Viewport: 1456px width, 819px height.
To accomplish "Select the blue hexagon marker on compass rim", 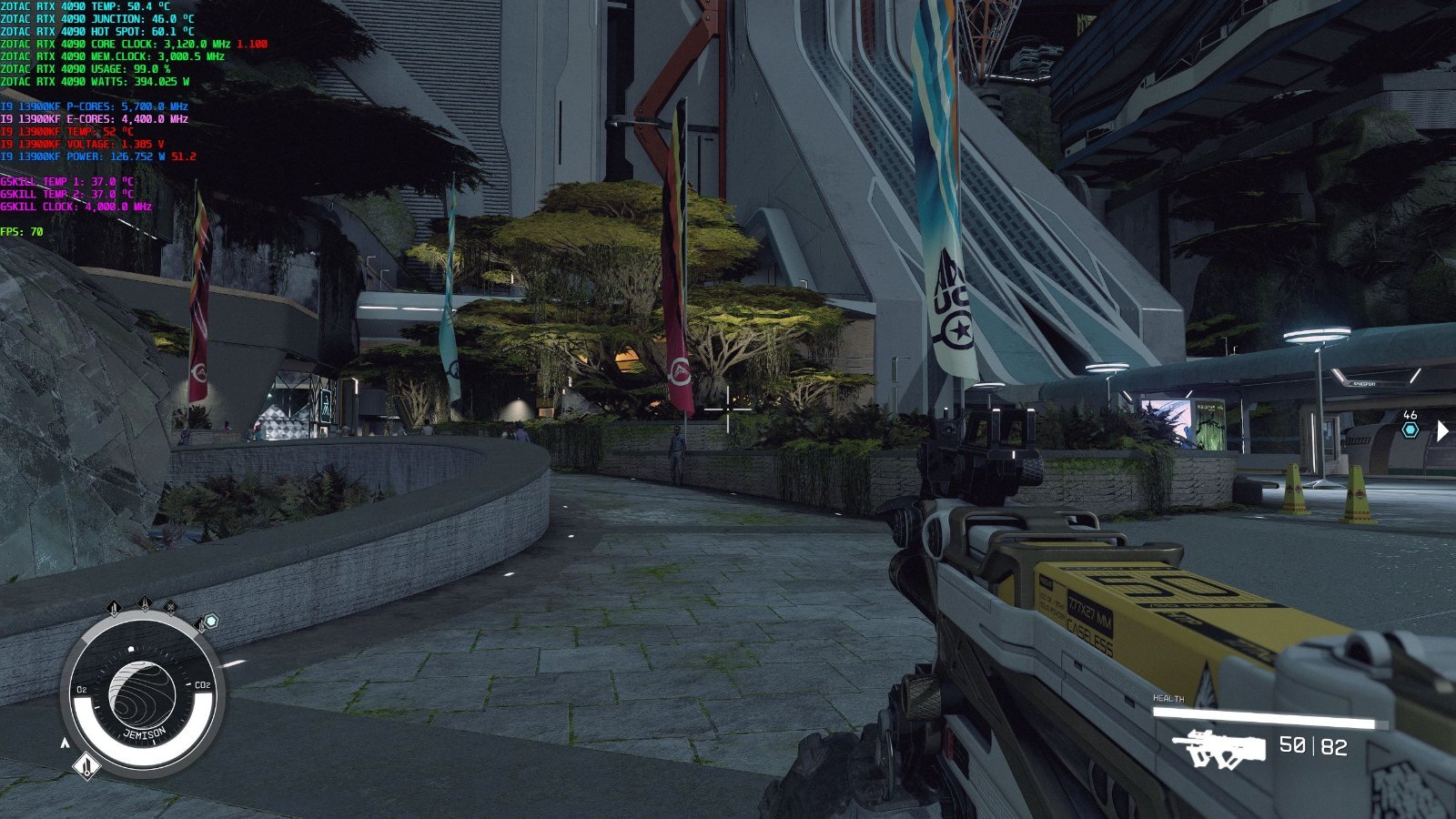I will [211, 621].
